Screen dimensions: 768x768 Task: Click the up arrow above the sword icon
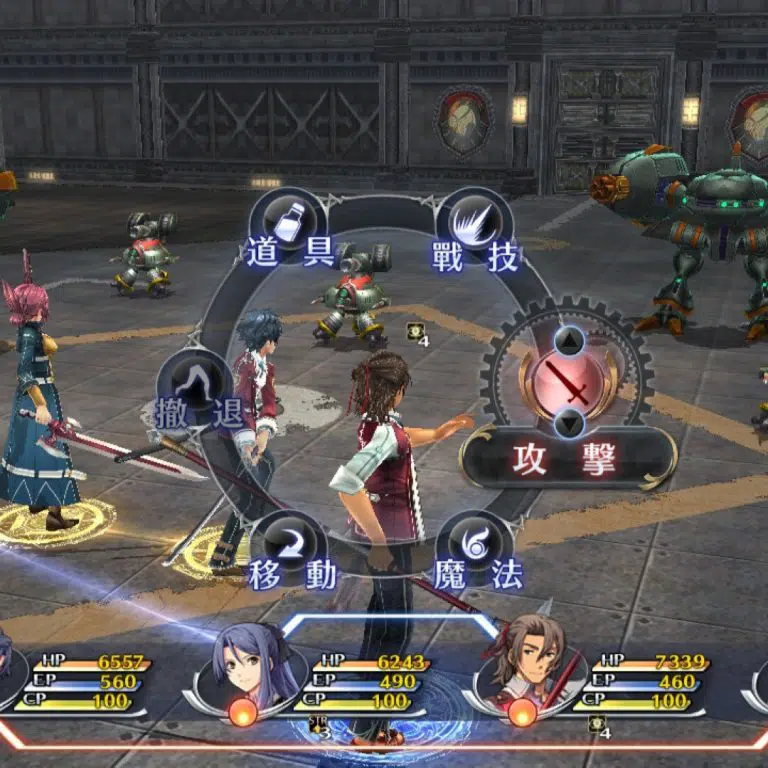[x=567, y=342]
